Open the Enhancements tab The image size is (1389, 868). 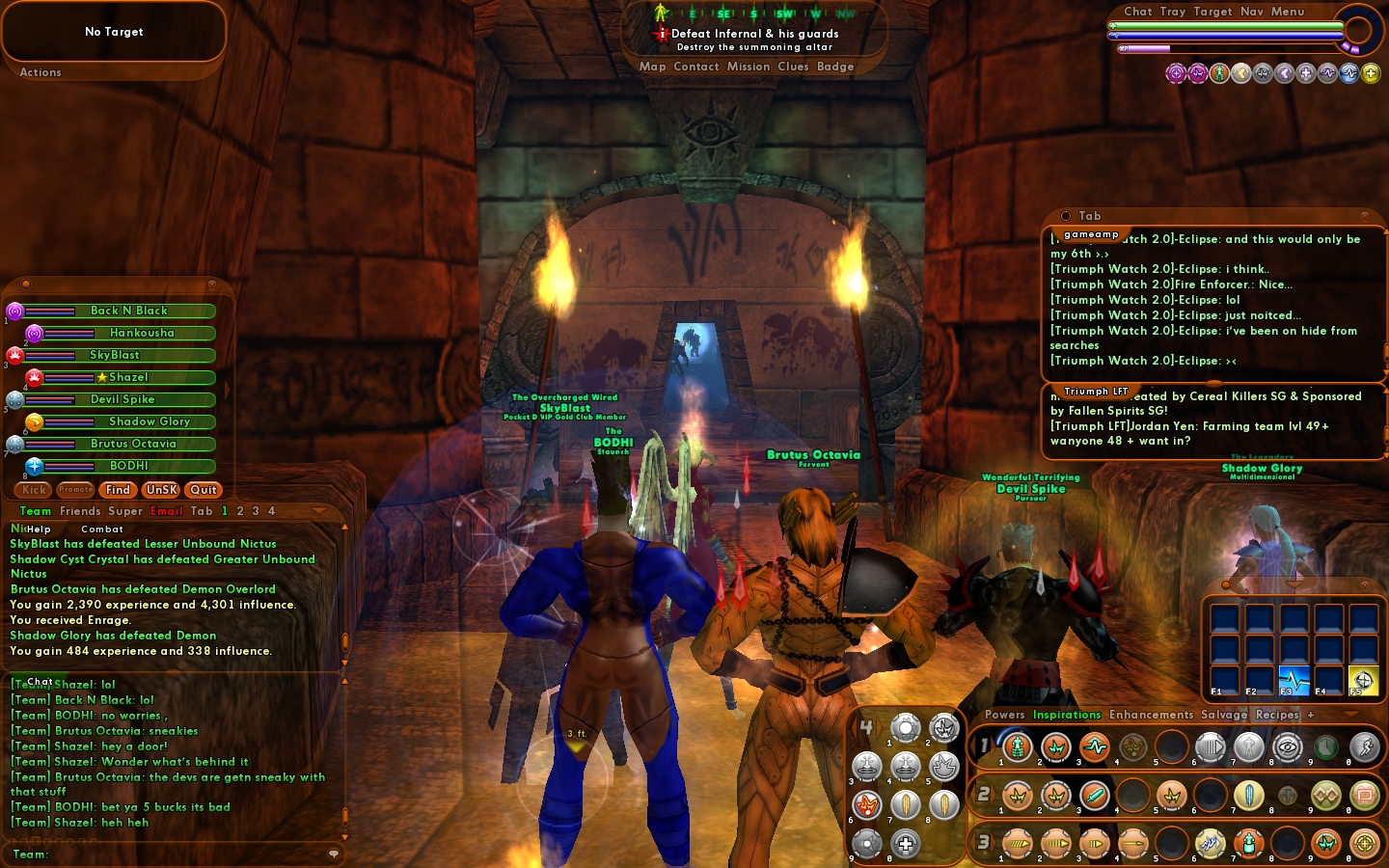click(1151, 715)
